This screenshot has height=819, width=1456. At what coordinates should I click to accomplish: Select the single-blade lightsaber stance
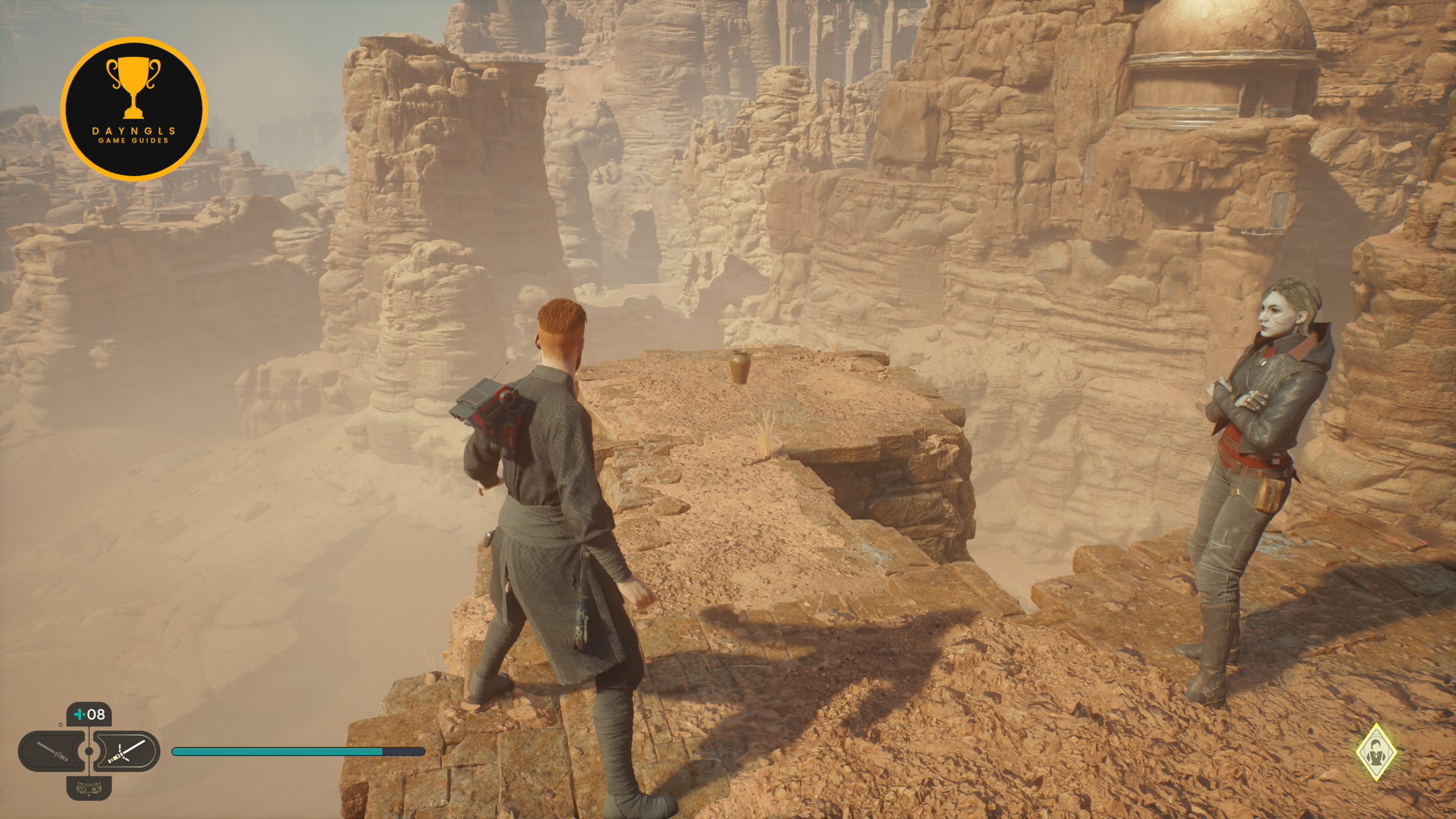[x=52, y=752]
